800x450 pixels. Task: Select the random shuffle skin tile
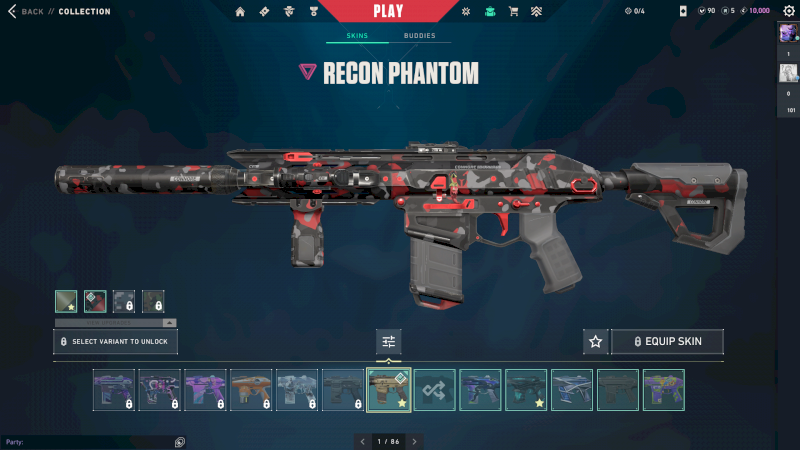tap(435, 390)
